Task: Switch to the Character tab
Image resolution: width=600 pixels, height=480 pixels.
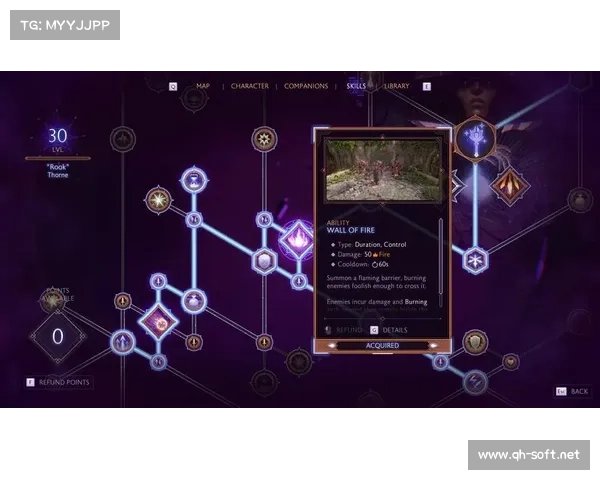Action: (249, 86)
